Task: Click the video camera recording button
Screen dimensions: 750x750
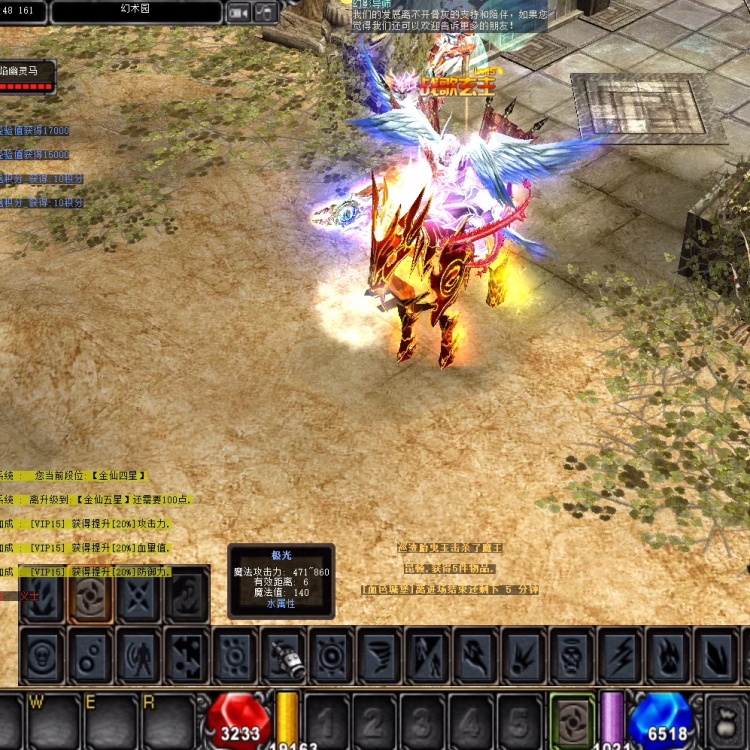Action: (238, 12)
